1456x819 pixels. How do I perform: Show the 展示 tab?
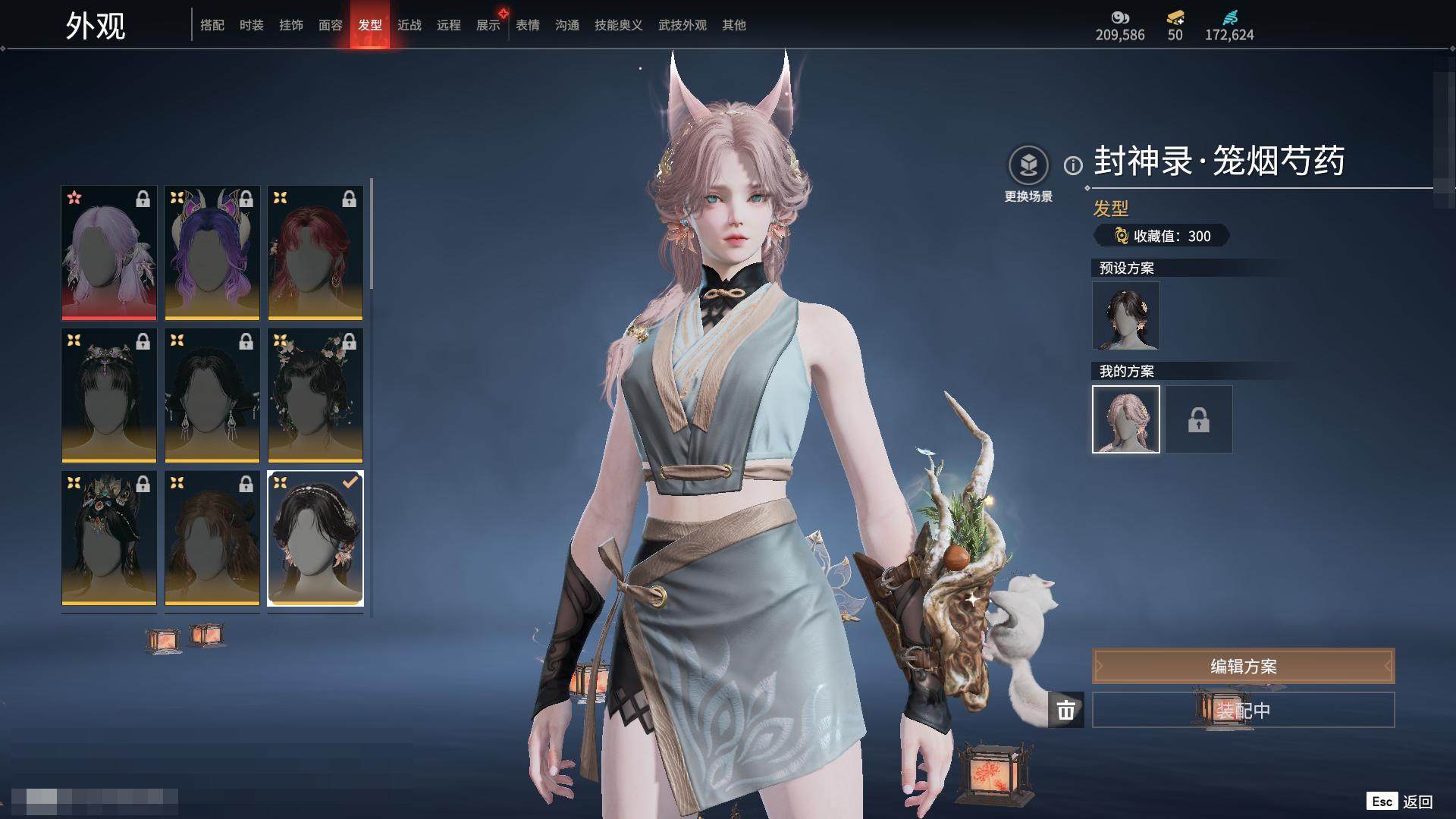488,25
